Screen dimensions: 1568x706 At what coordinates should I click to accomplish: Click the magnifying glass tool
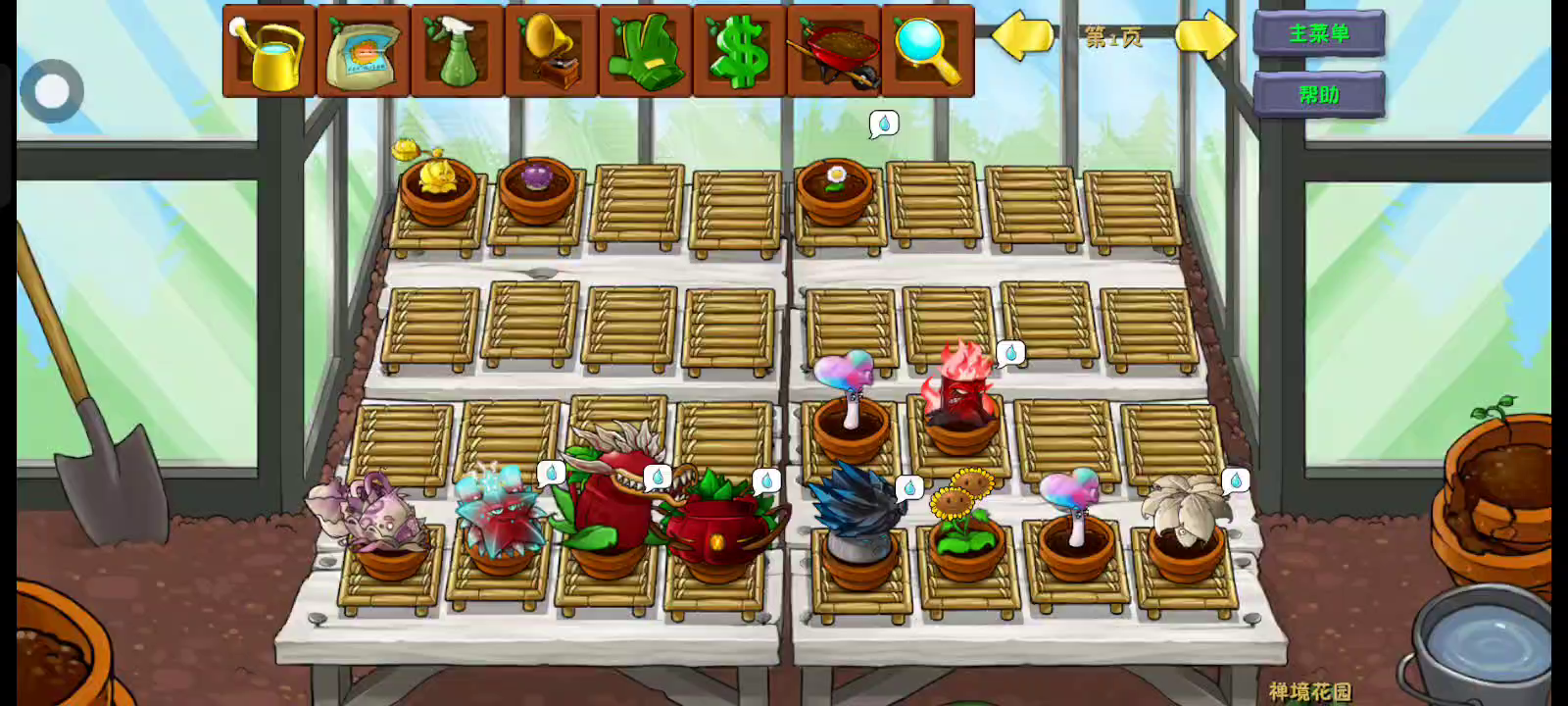[927, 51]
